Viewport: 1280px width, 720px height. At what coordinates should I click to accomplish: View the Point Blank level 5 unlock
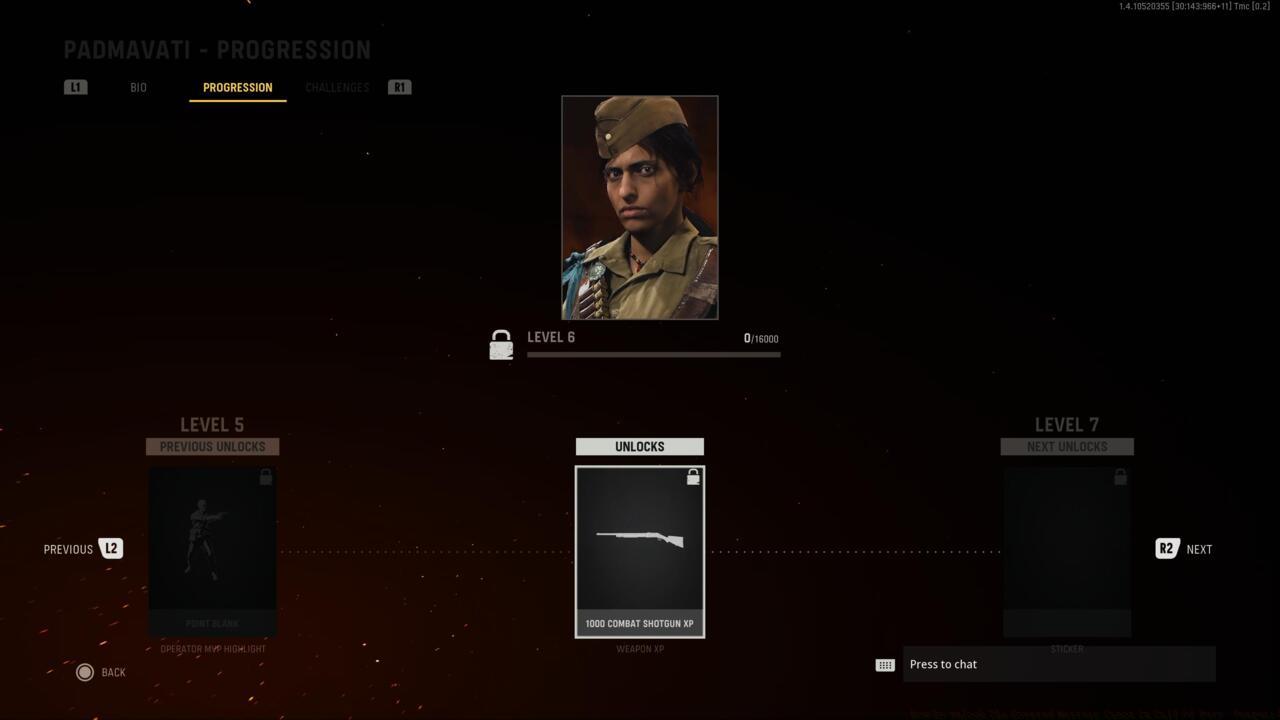tap(212, 551)
